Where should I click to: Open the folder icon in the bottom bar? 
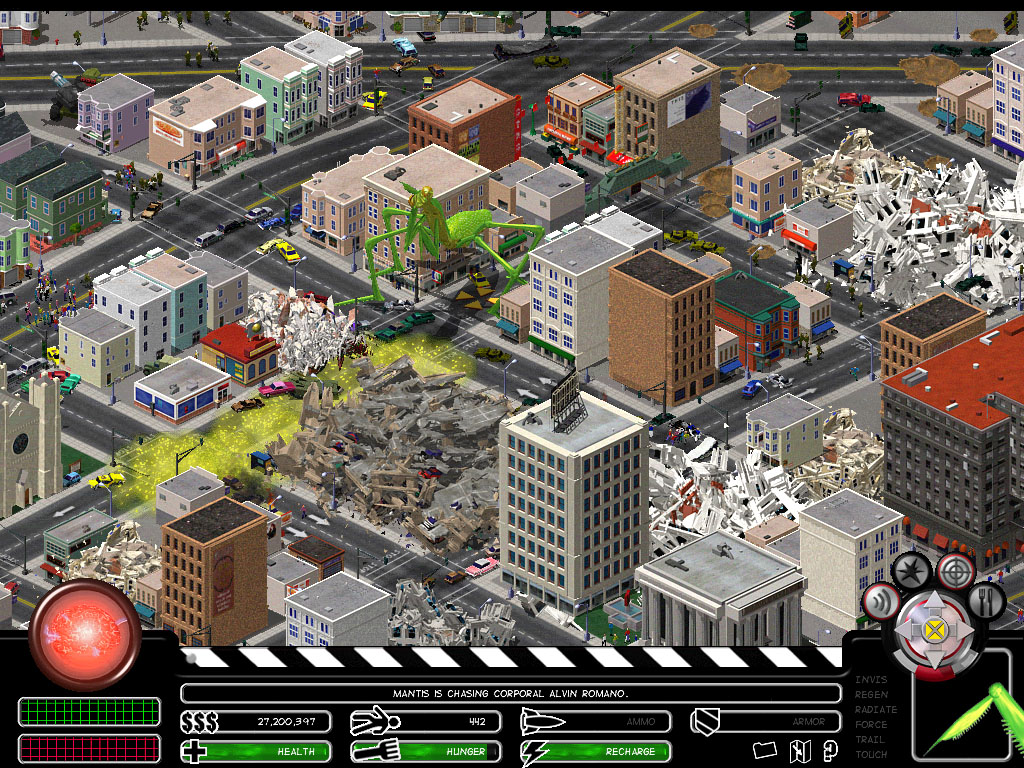coord(765,750)
